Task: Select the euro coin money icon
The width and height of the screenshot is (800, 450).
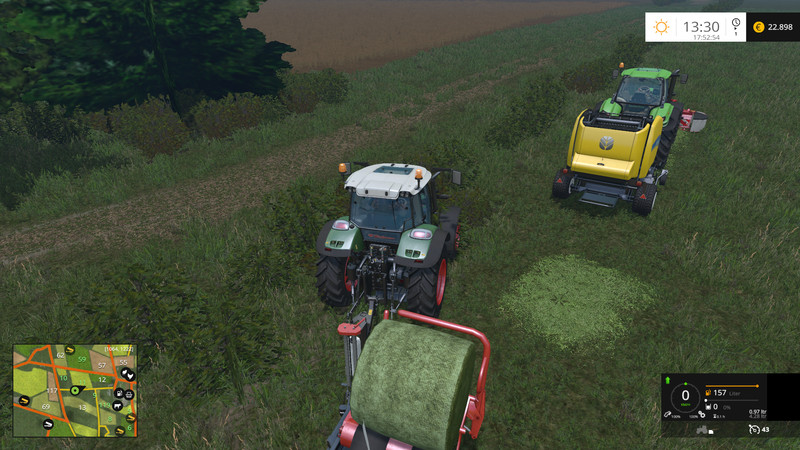Action: pos(757,27)
